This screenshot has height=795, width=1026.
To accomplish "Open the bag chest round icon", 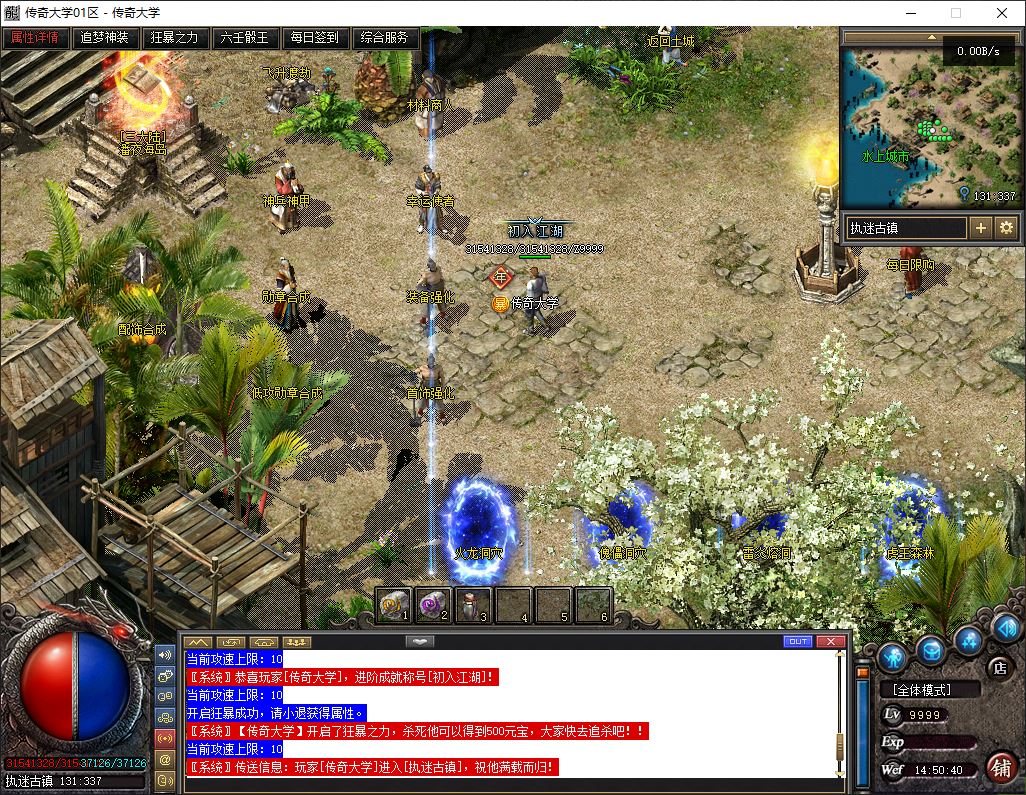I will tap(931, 652).
